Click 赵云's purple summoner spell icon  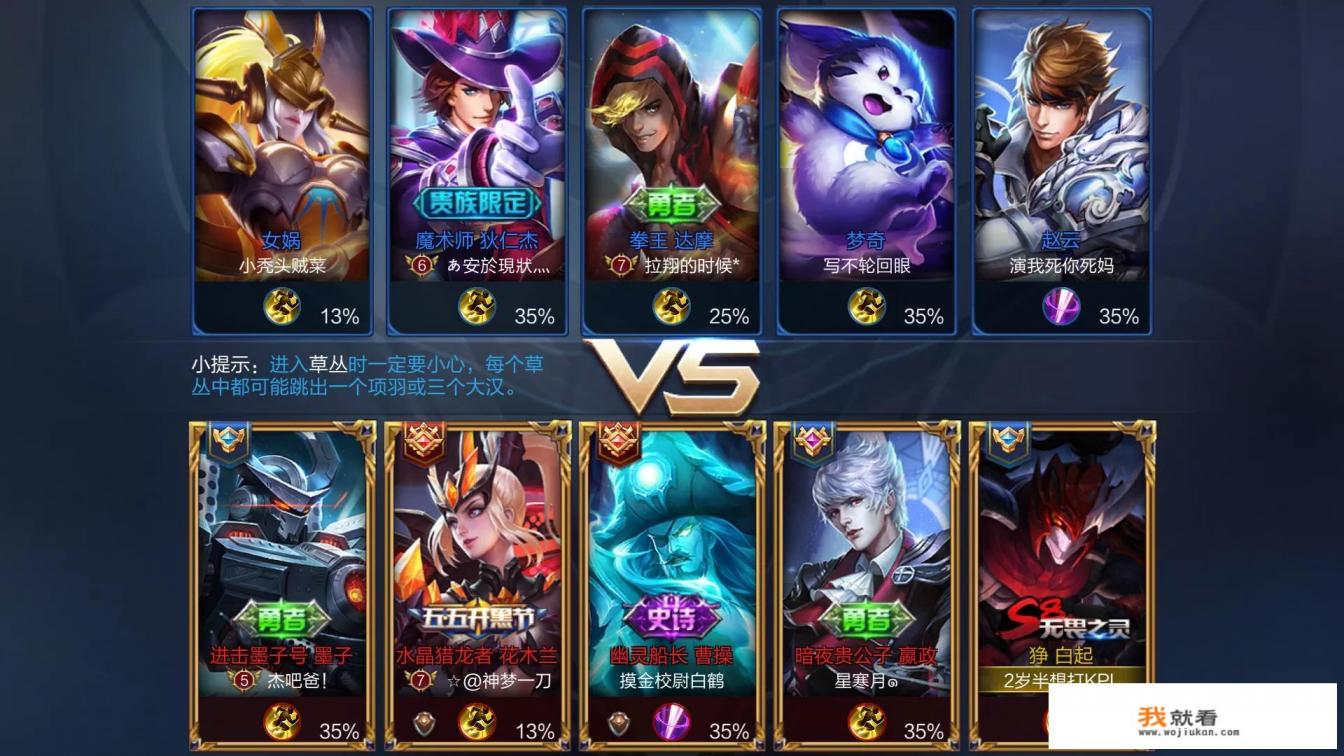(1061, 307)
